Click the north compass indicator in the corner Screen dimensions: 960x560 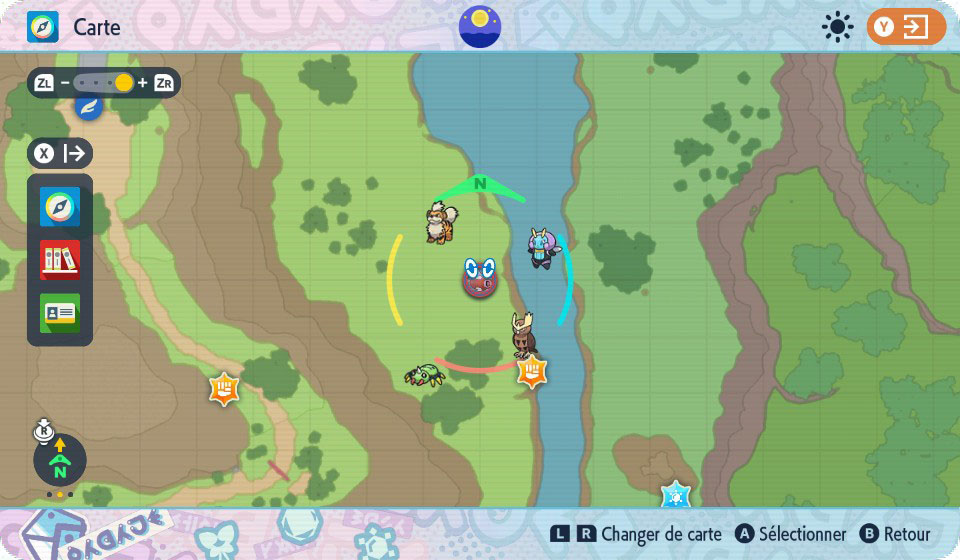[x=60, y=461]
